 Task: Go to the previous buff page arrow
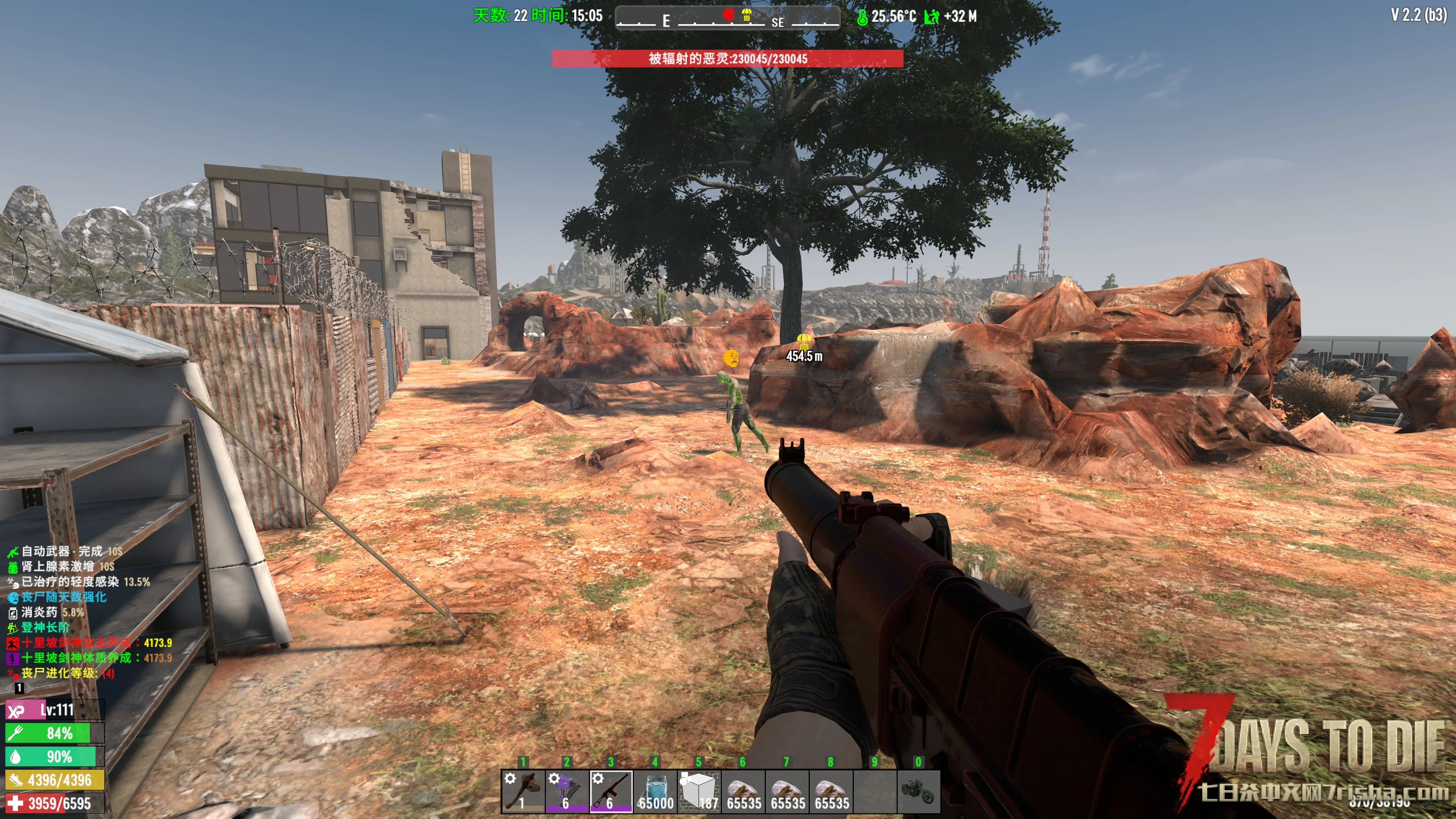[x=9, y=688]
